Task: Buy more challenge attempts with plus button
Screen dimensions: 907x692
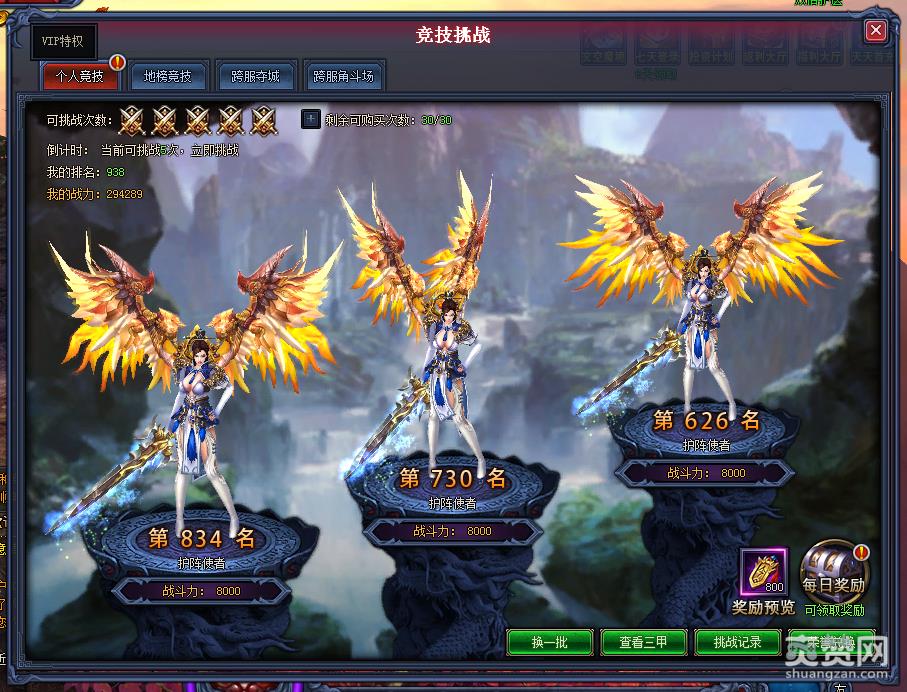Action: pyautogui.click(x=311, y=120)
